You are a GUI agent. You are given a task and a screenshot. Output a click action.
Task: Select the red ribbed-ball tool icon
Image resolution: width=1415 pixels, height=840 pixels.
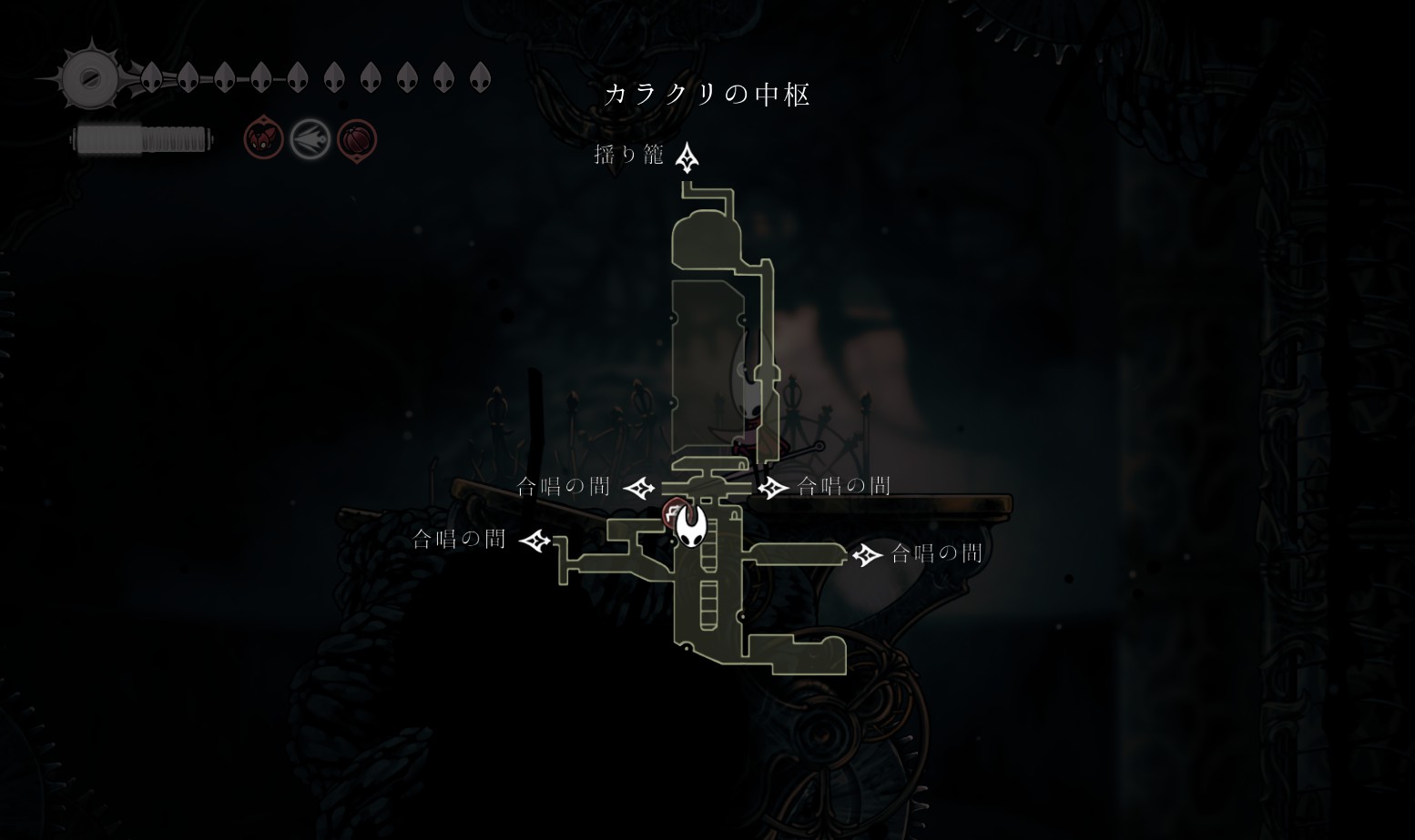pos(357,141)
